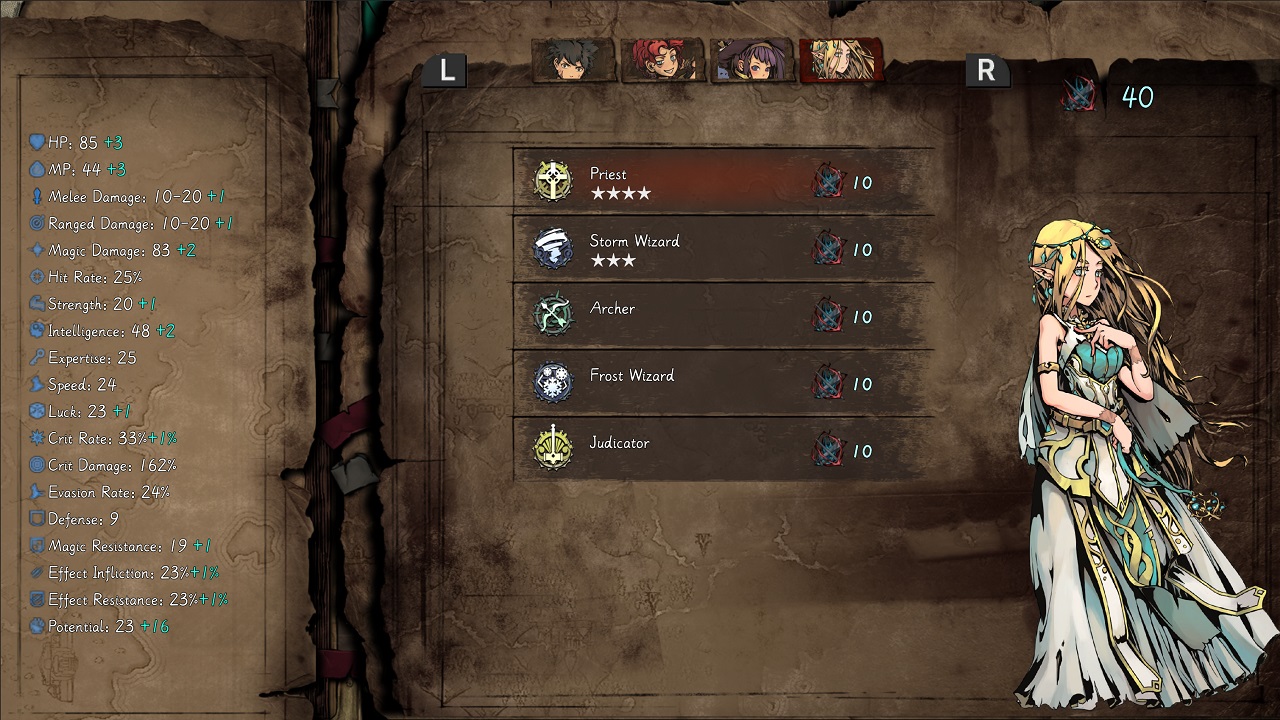Click the Archer class icon

pyautogui.click(x=553, y=316)
